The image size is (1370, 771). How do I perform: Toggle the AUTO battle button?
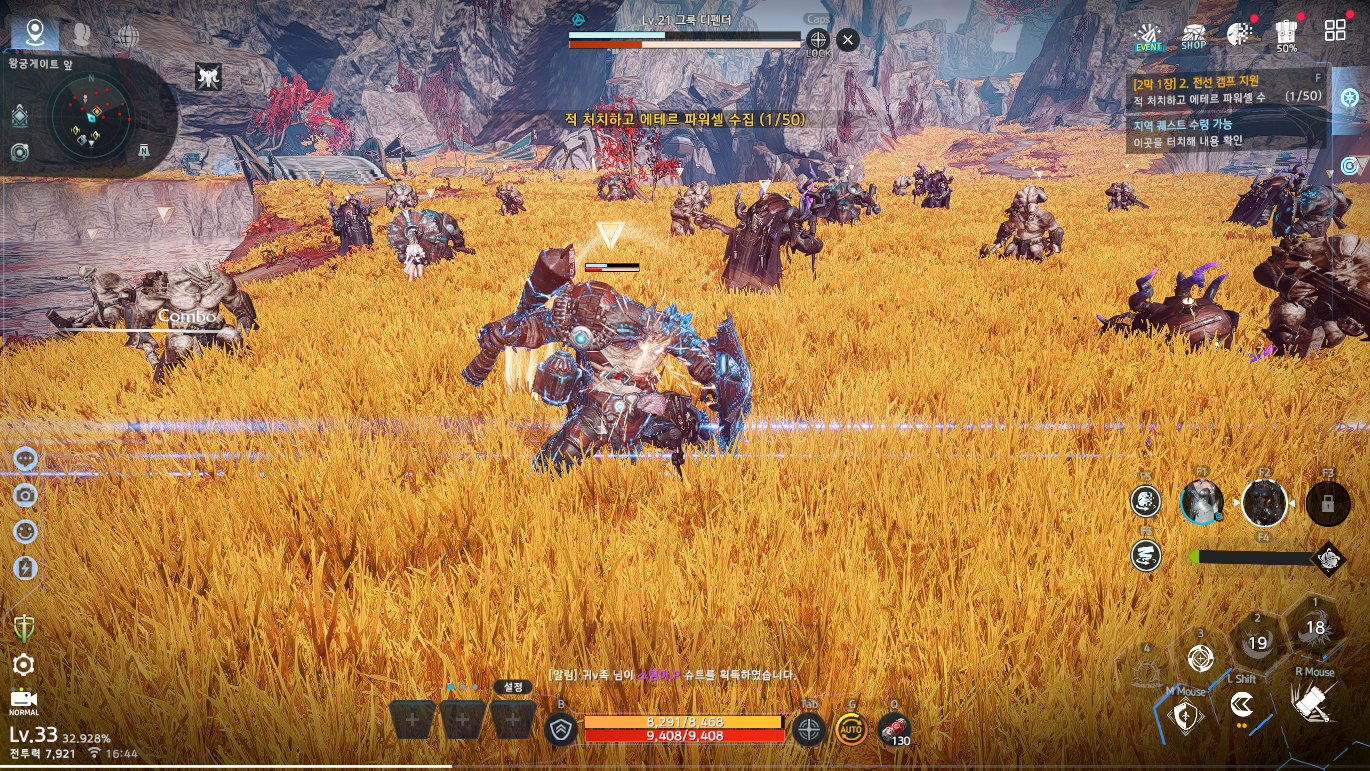tap(851, 729)
